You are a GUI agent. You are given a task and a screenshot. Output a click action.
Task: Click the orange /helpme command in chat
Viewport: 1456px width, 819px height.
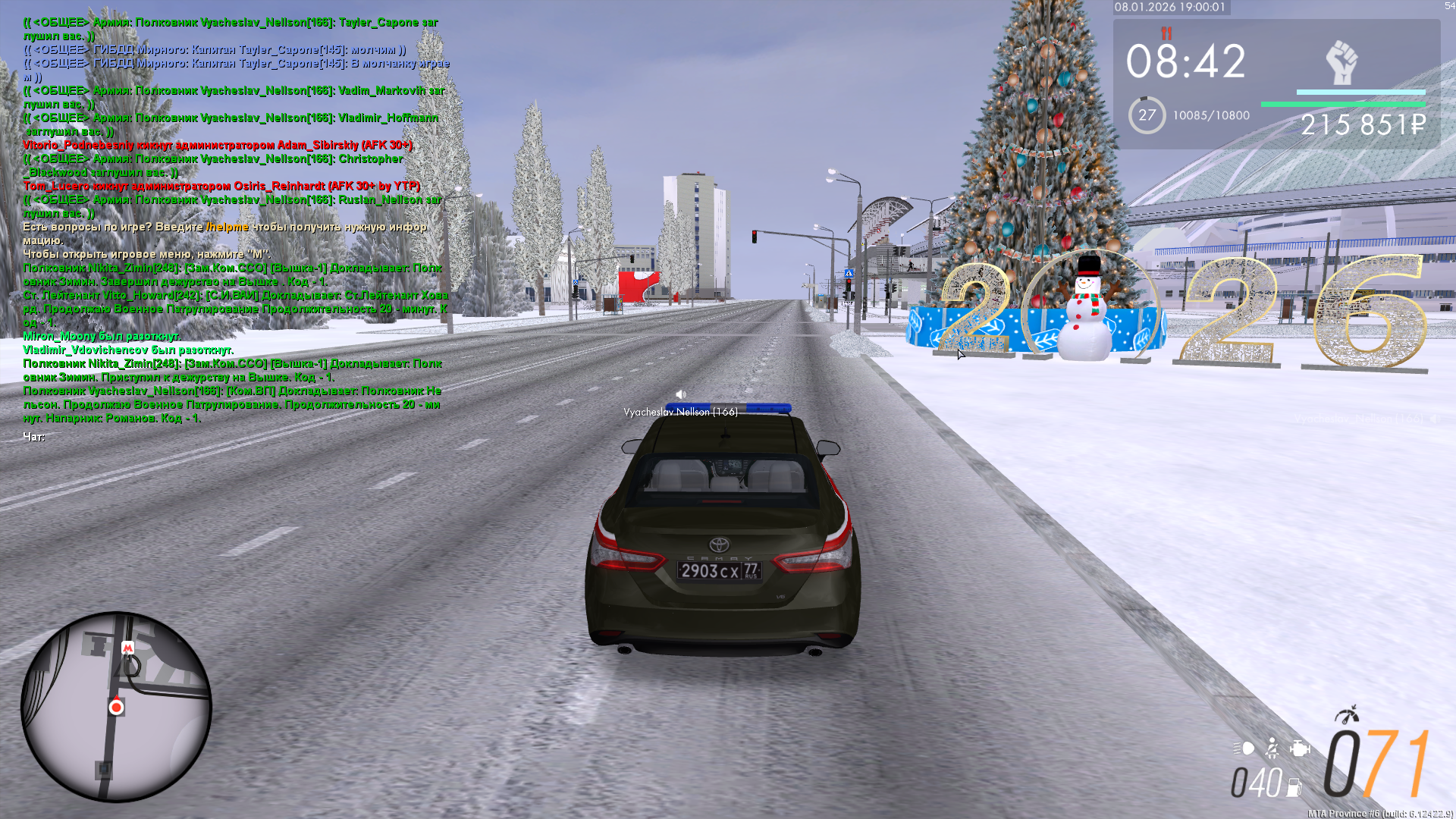(227, 227)
